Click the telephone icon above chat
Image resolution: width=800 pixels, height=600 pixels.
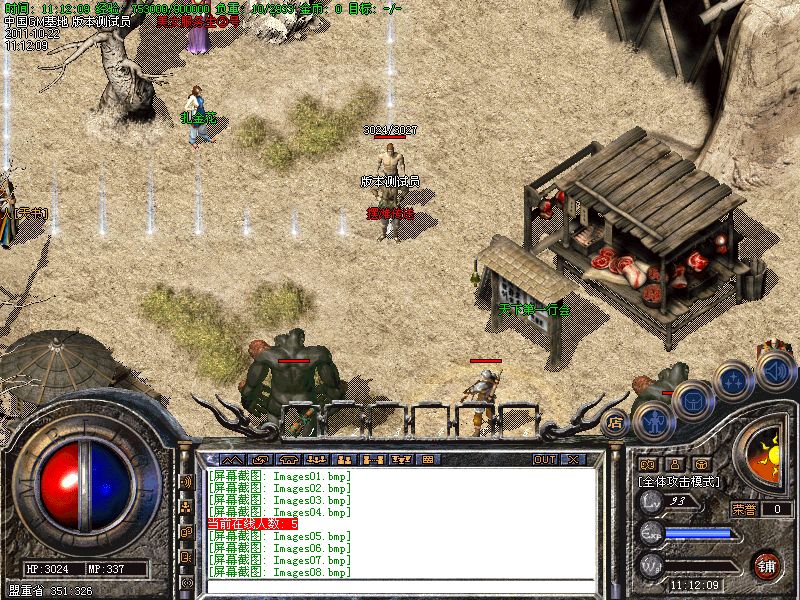coord(289,460)
